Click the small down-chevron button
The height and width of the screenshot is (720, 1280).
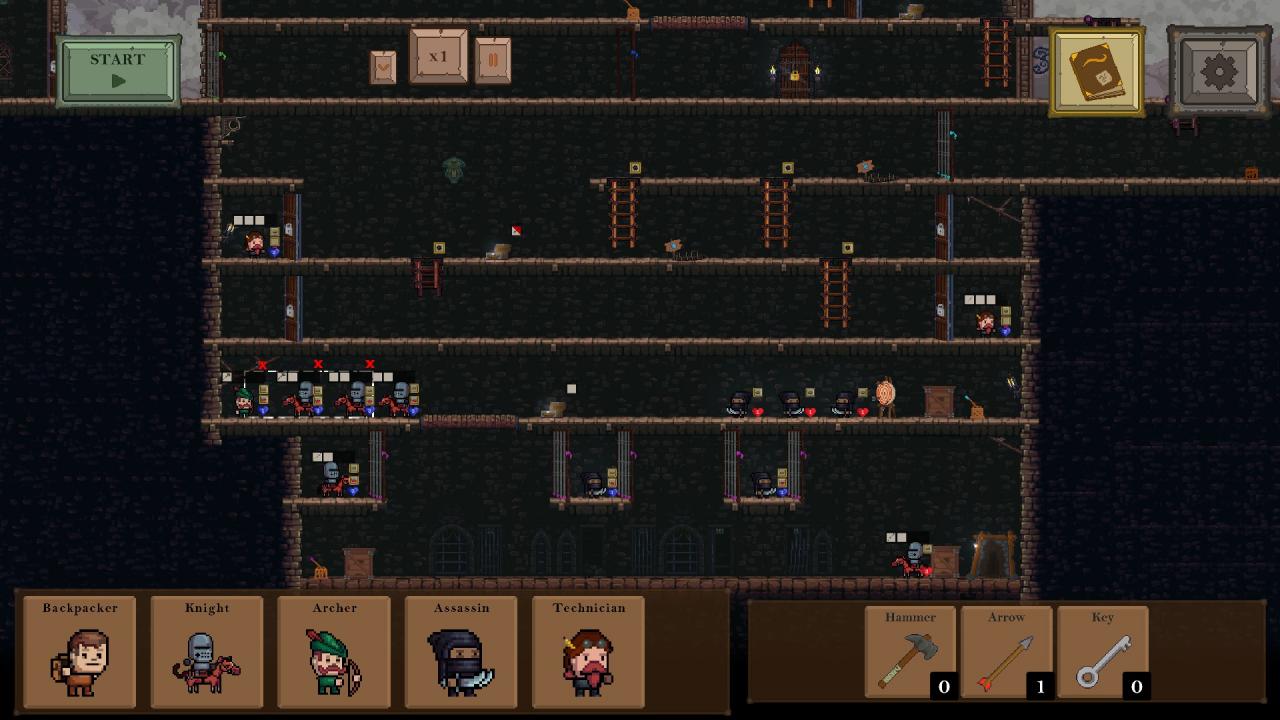pos(383,67)
